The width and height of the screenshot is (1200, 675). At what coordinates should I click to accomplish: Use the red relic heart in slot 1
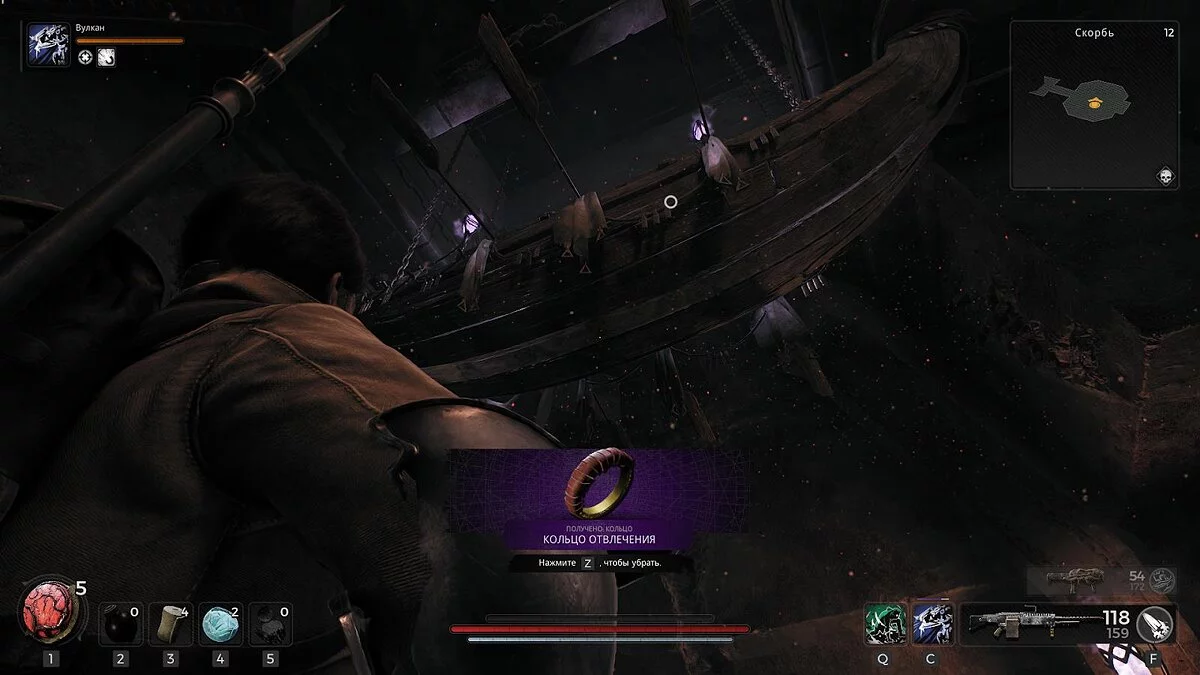(x=47, y=612)
